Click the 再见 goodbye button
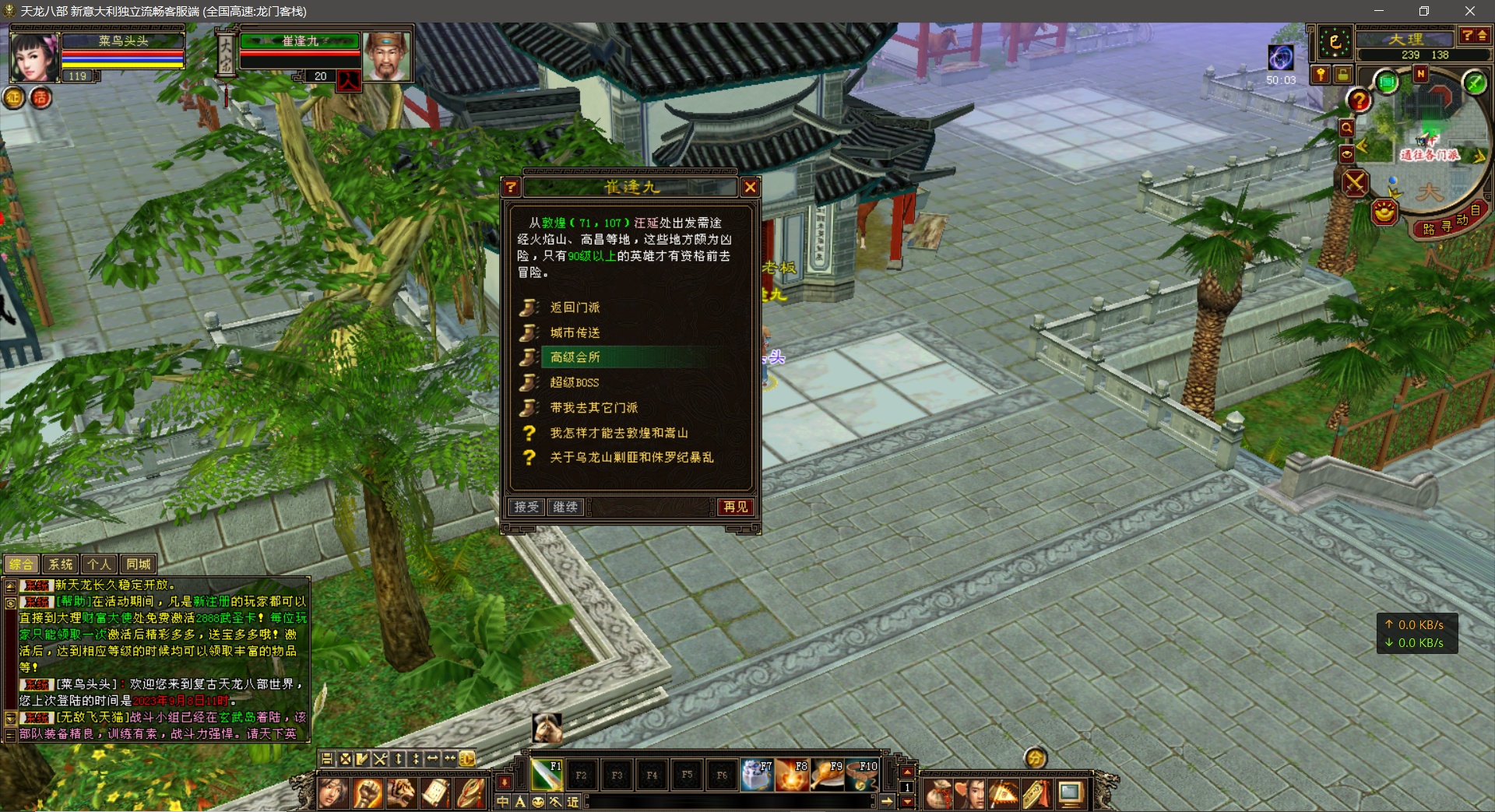Viewport: 1495px width, 812px height. (735, 507)
